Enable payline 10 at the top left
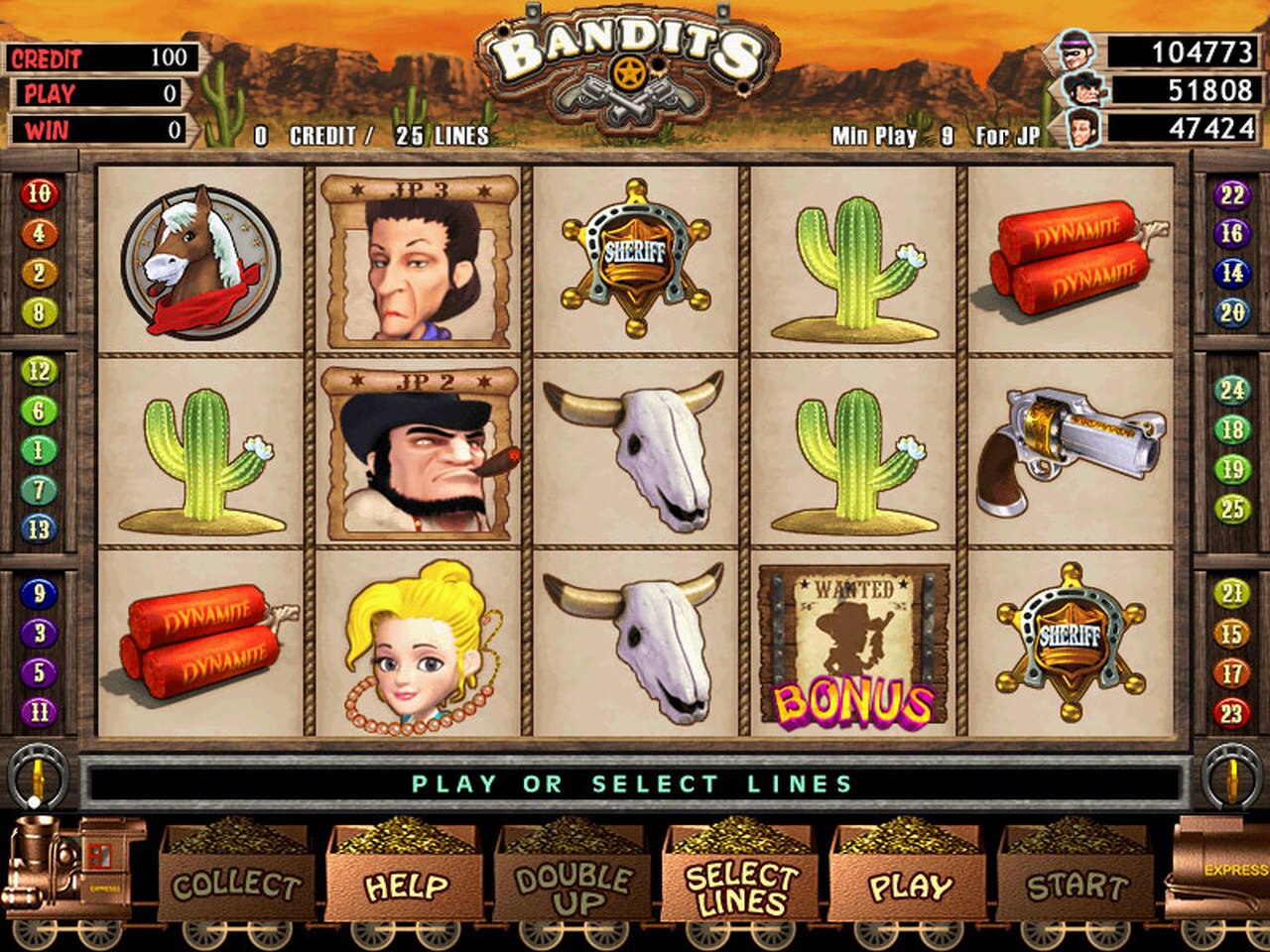The image size is (1270, 952). pyautogui.click(x=39, y=192)
